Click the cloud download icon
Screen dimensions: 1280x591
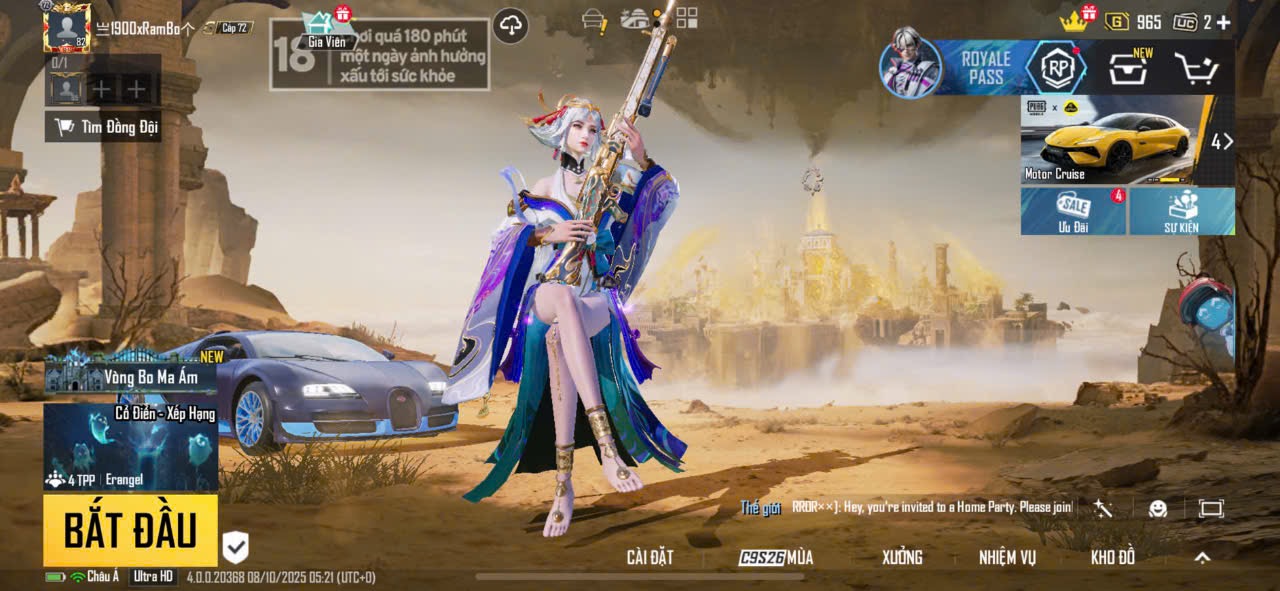pos(511,26)
